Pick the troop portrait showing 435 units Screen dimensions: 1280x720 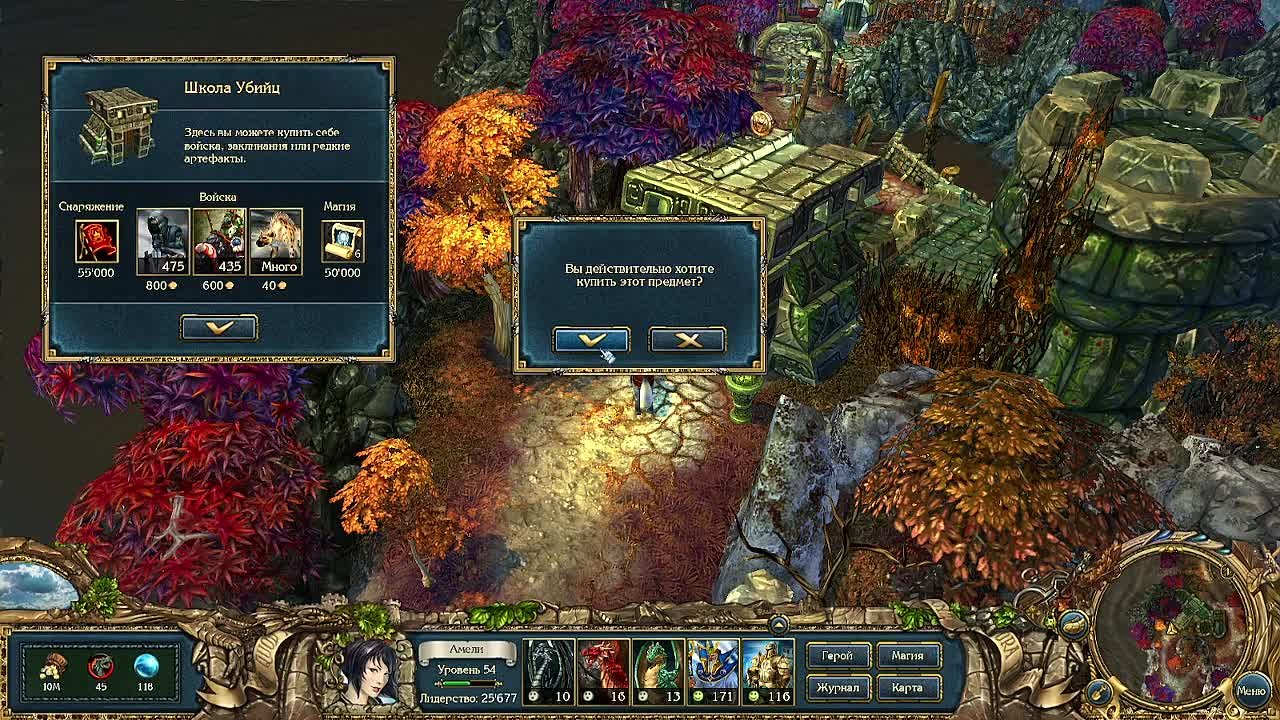219,241
